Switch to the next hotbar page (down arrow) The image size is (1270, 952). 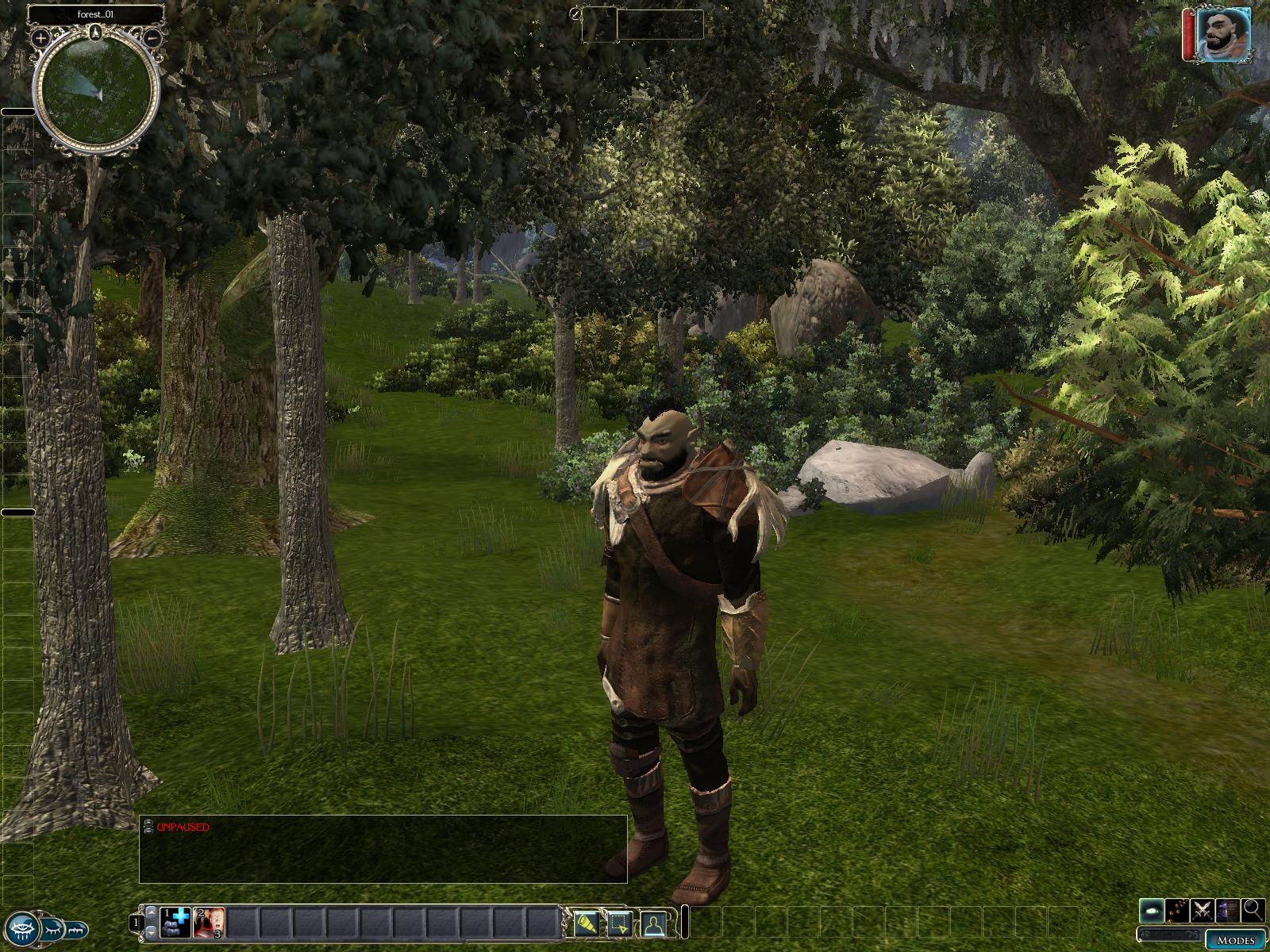151,933
